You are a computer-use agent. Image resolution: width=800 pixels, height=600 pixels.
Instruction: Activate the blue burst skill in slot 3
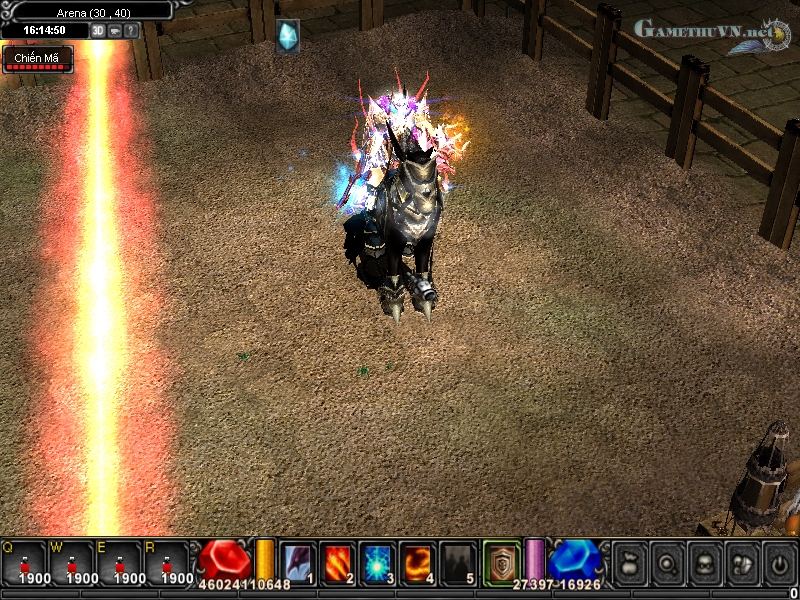[377, 562]
